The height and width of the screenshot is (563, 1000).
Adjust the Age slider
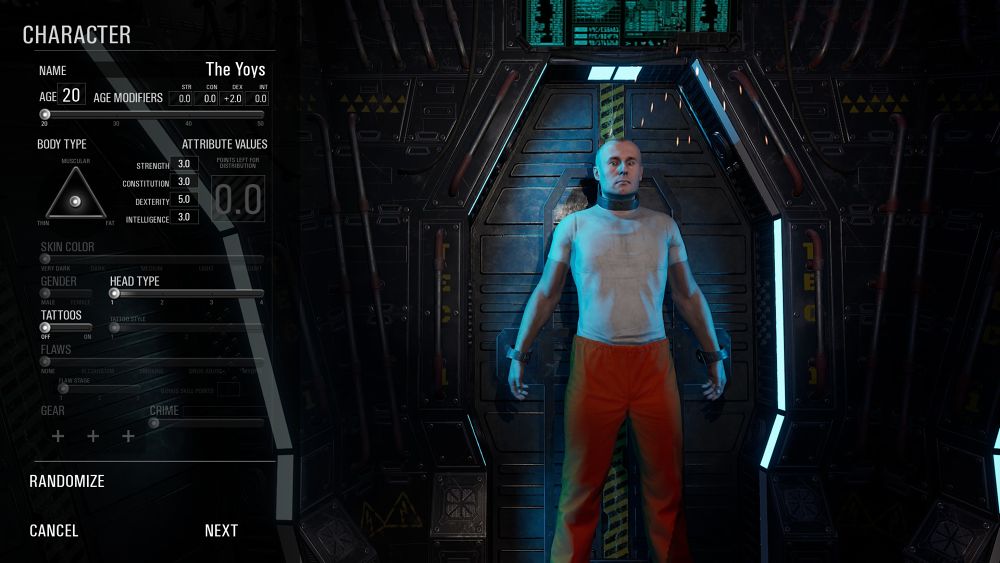point(45,114)
